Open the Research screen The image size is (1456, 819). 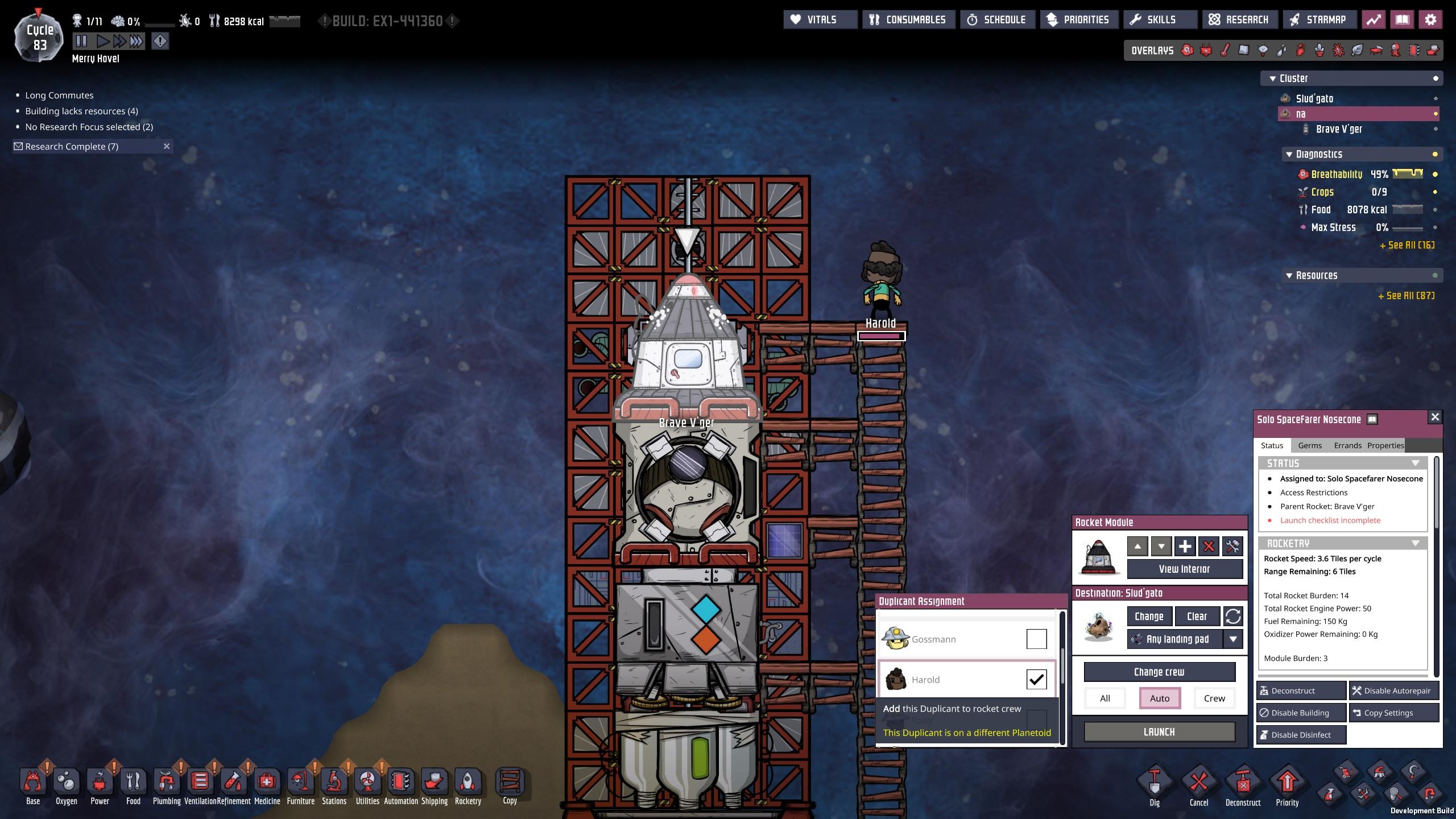click(1239, 20)
